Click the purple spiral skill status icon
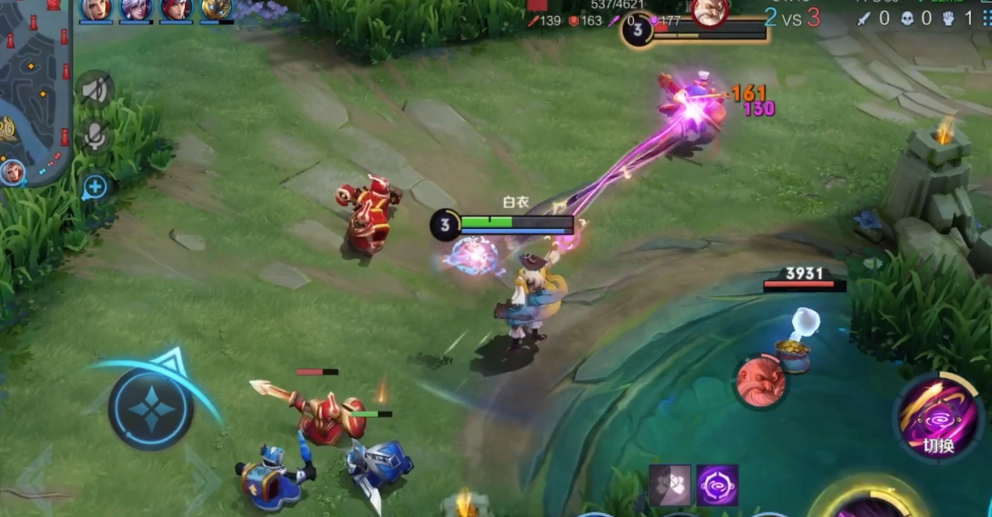Screen dimensions: 992x517 [x=717, y=485]
